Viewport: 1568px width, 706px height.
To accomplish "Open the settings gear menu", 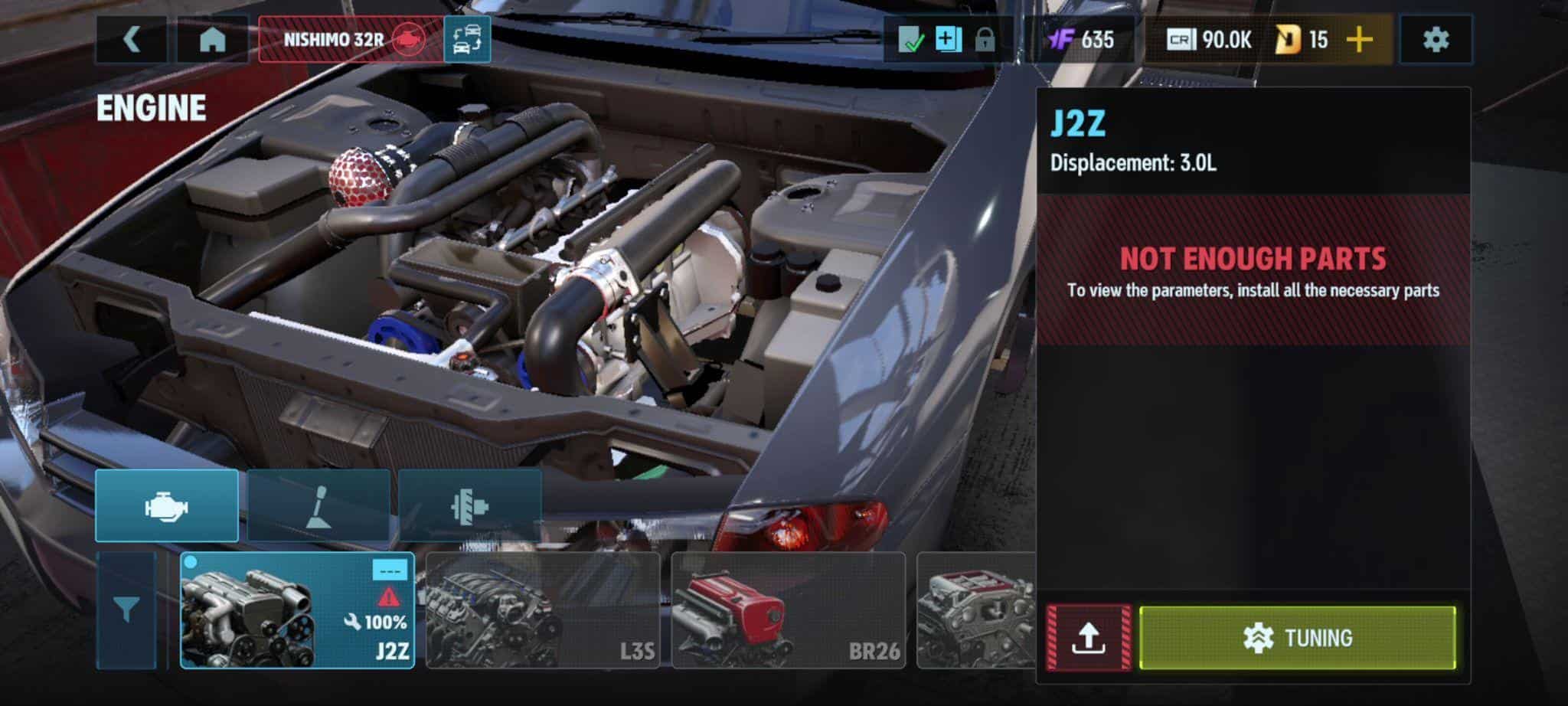I will [1436, 39].
